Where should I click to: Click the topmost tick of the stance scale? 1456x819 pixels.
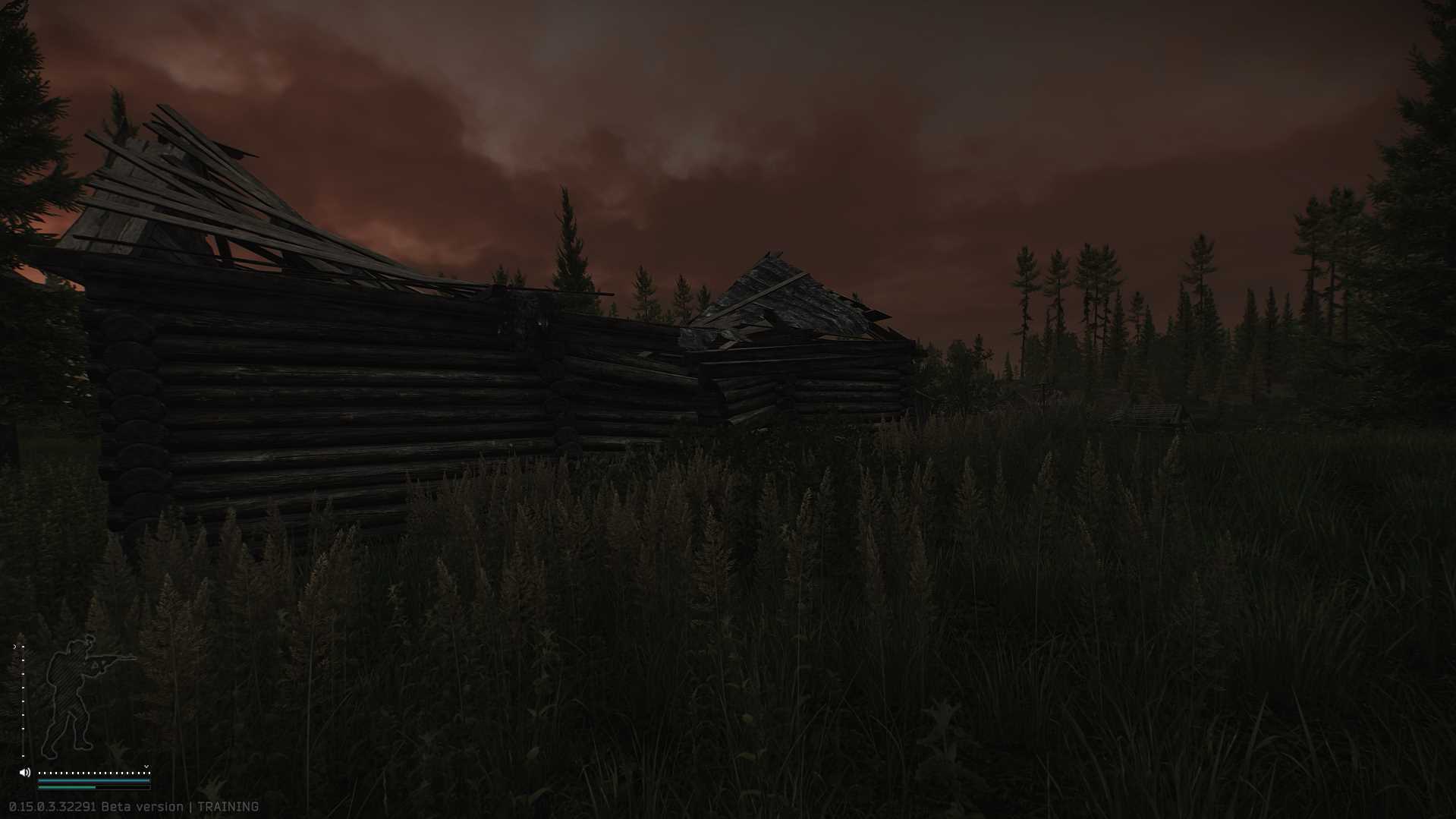point(23,646)
